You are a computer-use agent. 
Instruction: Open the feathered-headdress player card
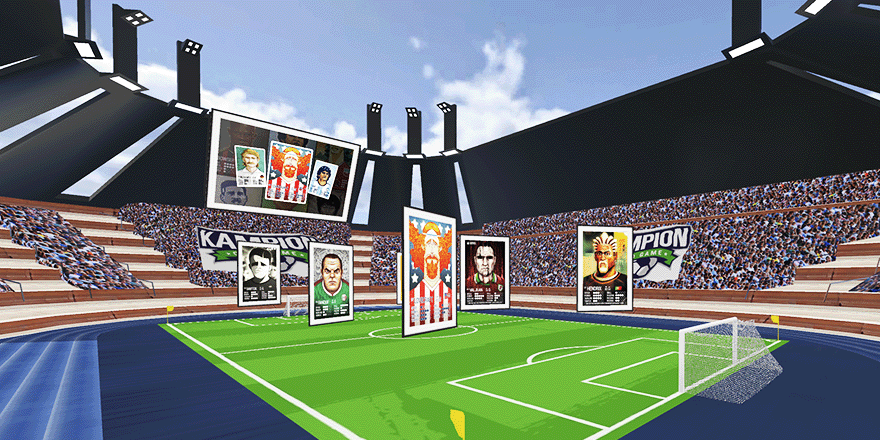coord(605,268)
